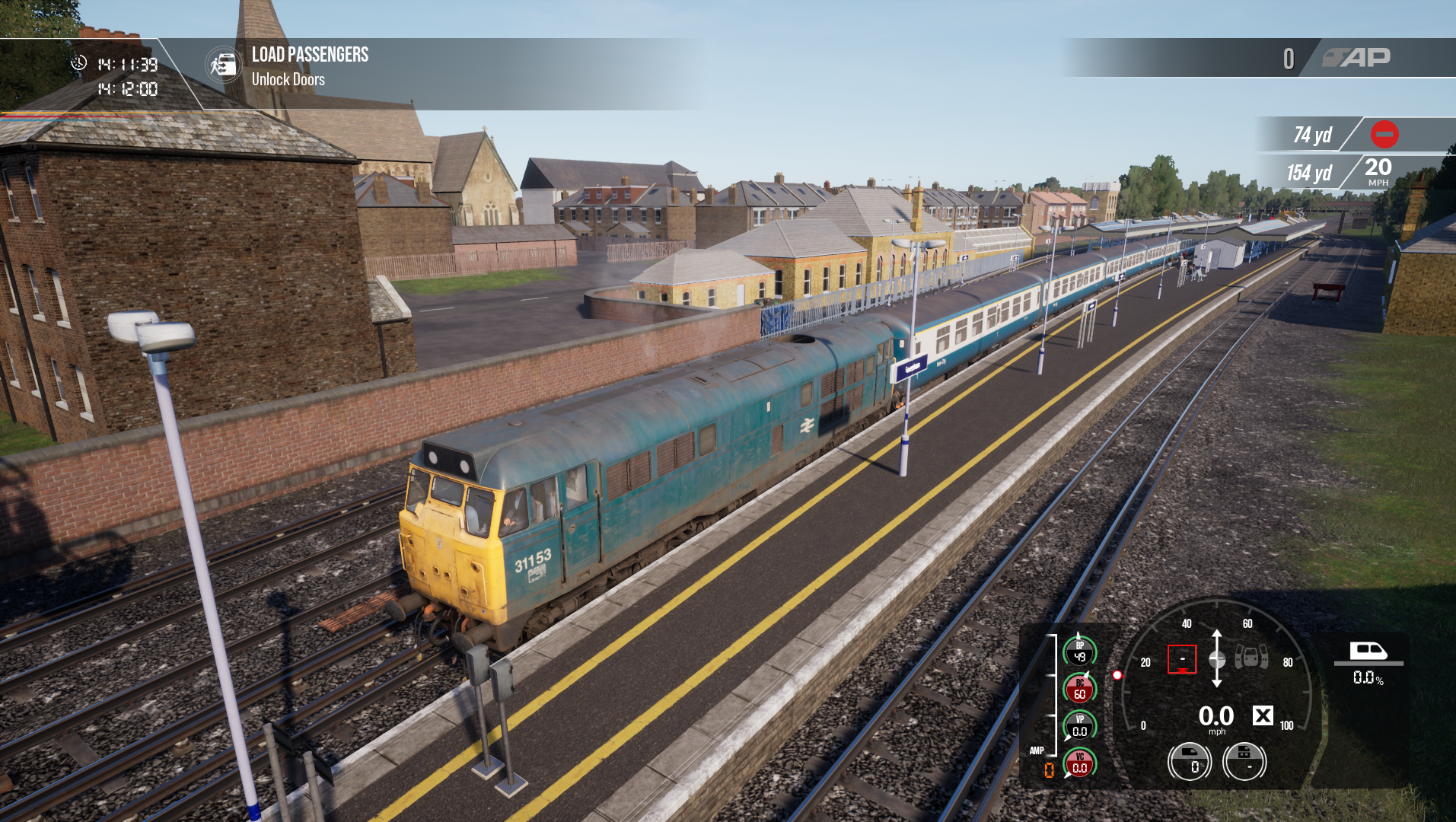Viewport: 1456px width, 822px height.
Task: Select the BP brake pipe gauge
Action: [1079, 652]
